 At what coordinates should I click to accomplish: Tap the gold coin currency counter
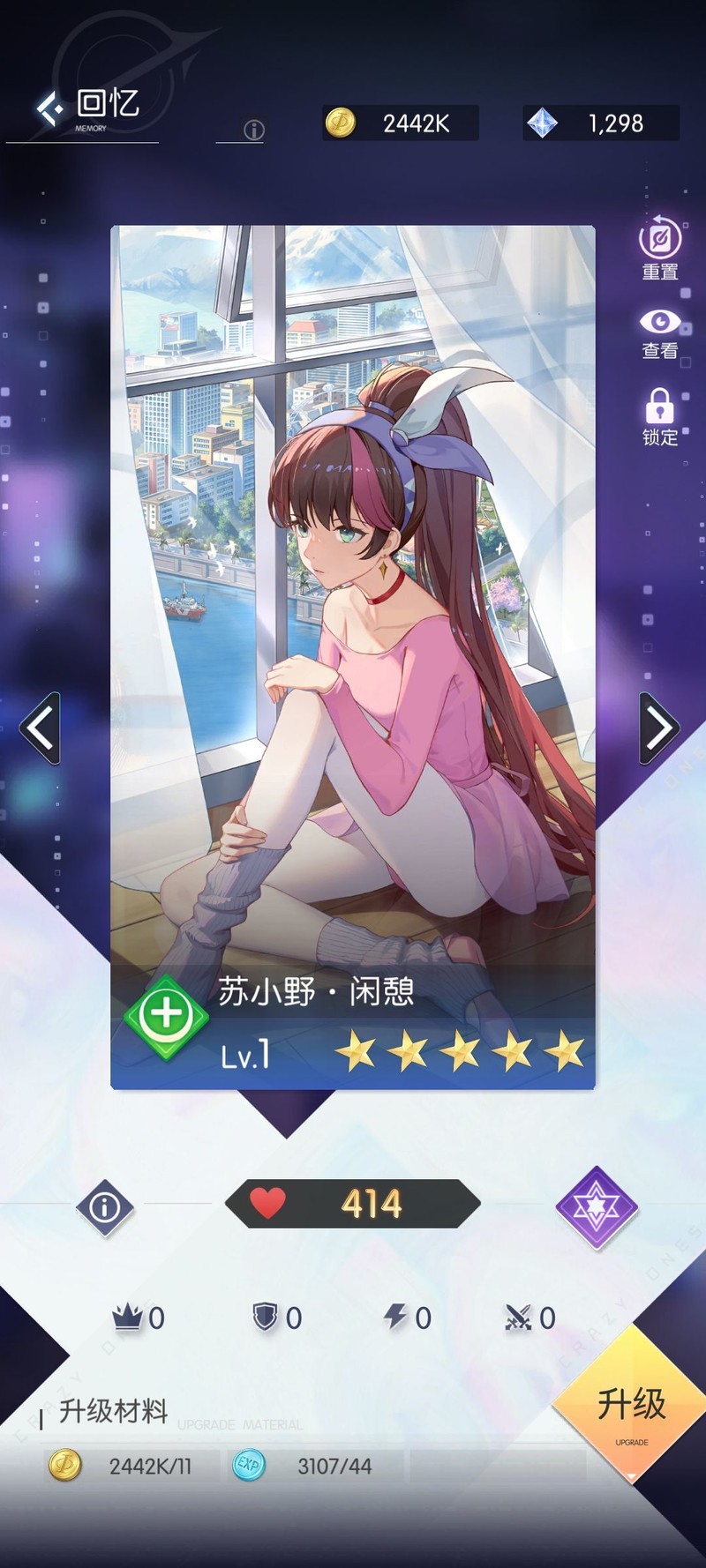[x=401, y=123]
